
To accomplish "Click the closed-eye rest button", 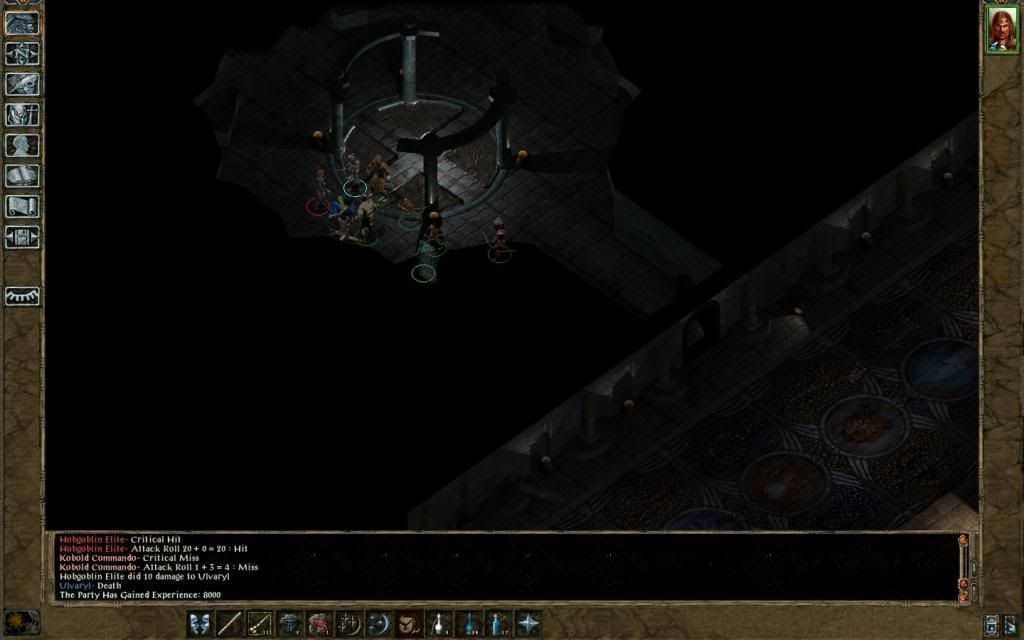I will click(22, 296).
